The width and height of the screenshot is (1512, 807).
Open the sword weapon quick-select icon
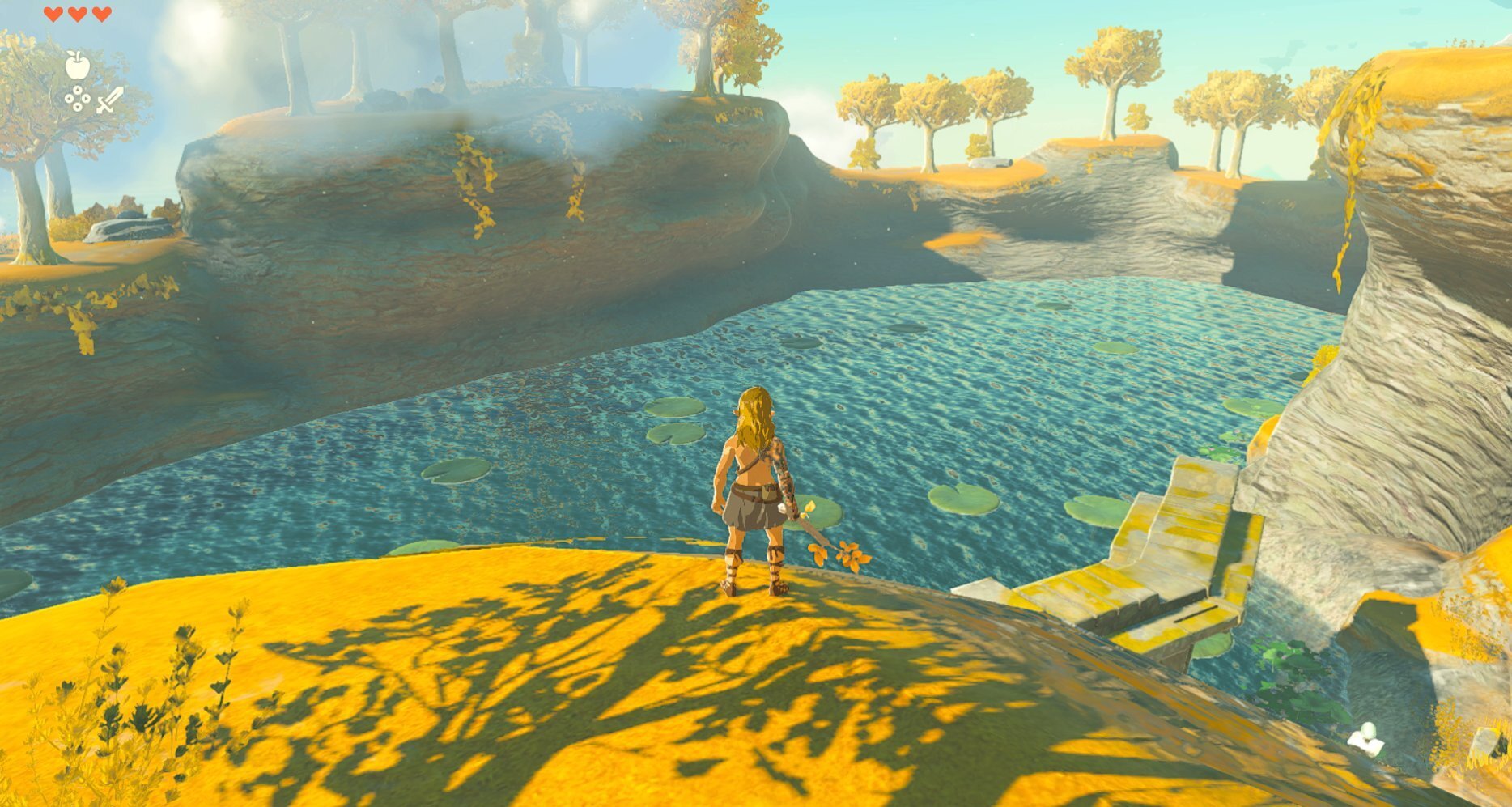click(x=109, y=100)
